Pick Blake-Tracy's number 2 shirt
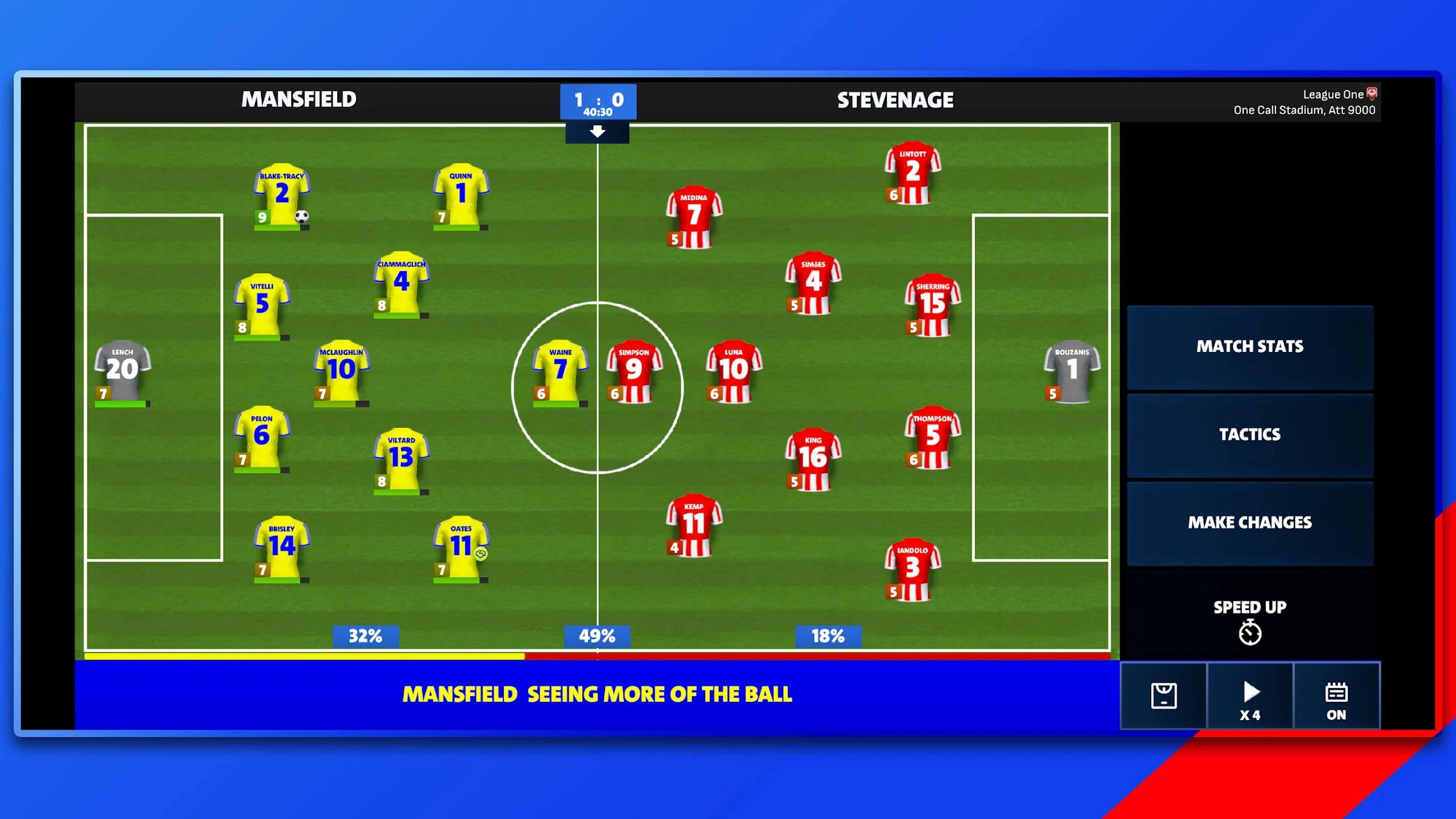 point(282,195)
